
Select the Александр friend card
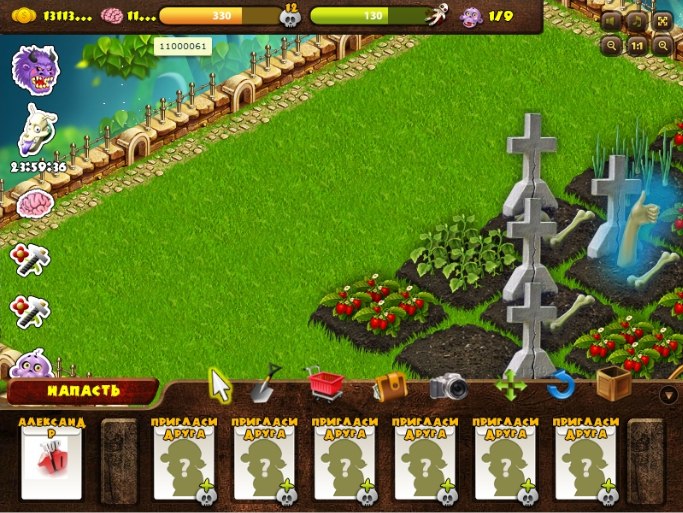click(51, 460)
